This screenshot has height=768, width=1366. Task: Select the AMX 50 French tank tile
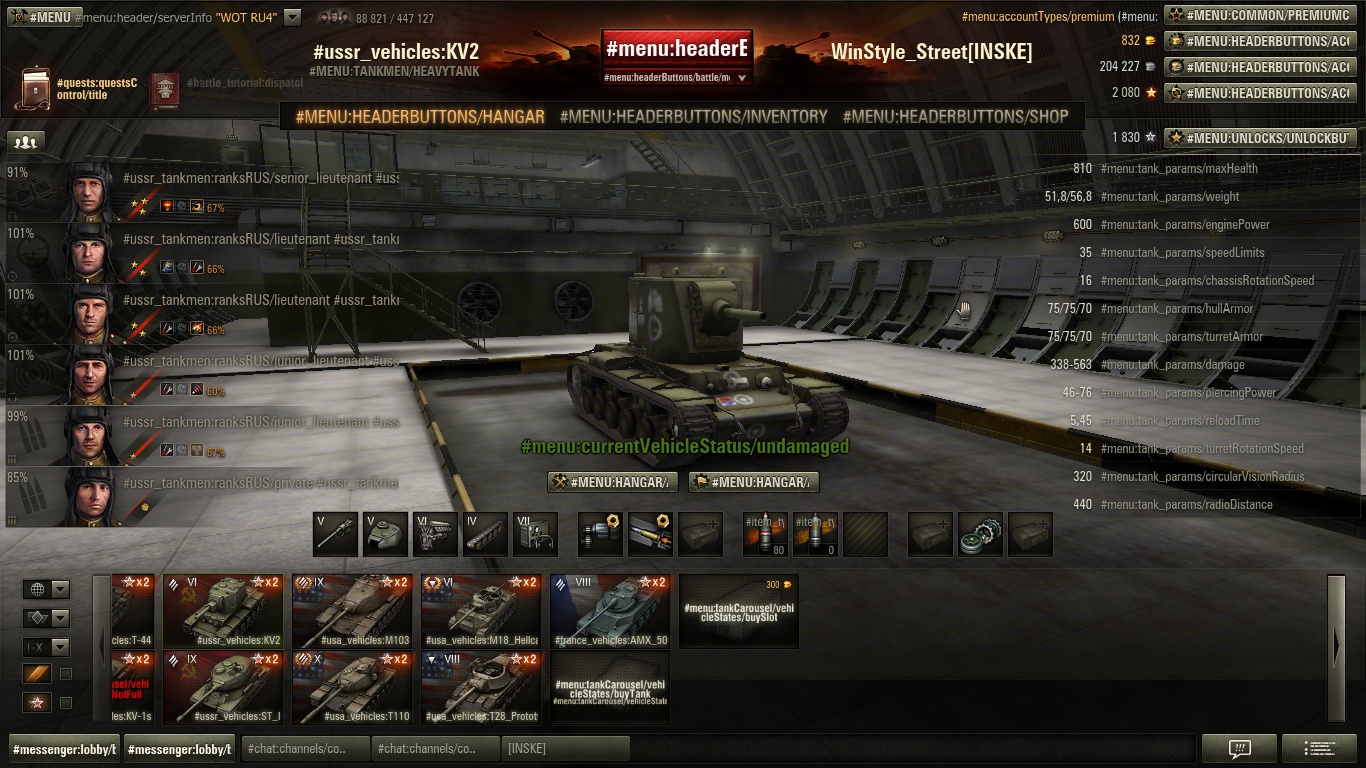(x=610, y=611)
